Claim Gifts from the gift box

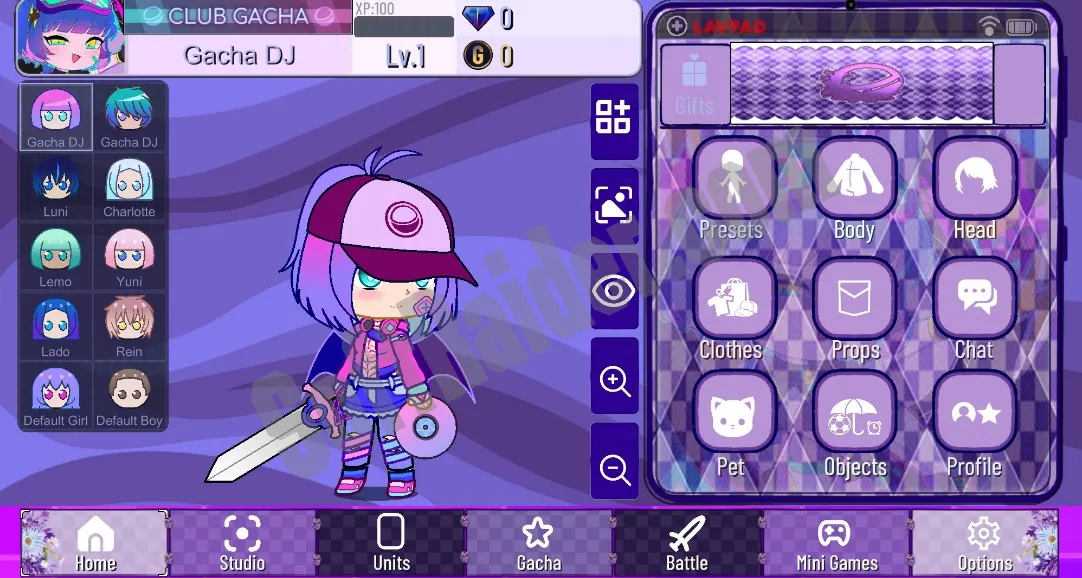pyautogui.click(x=694, y=84)
